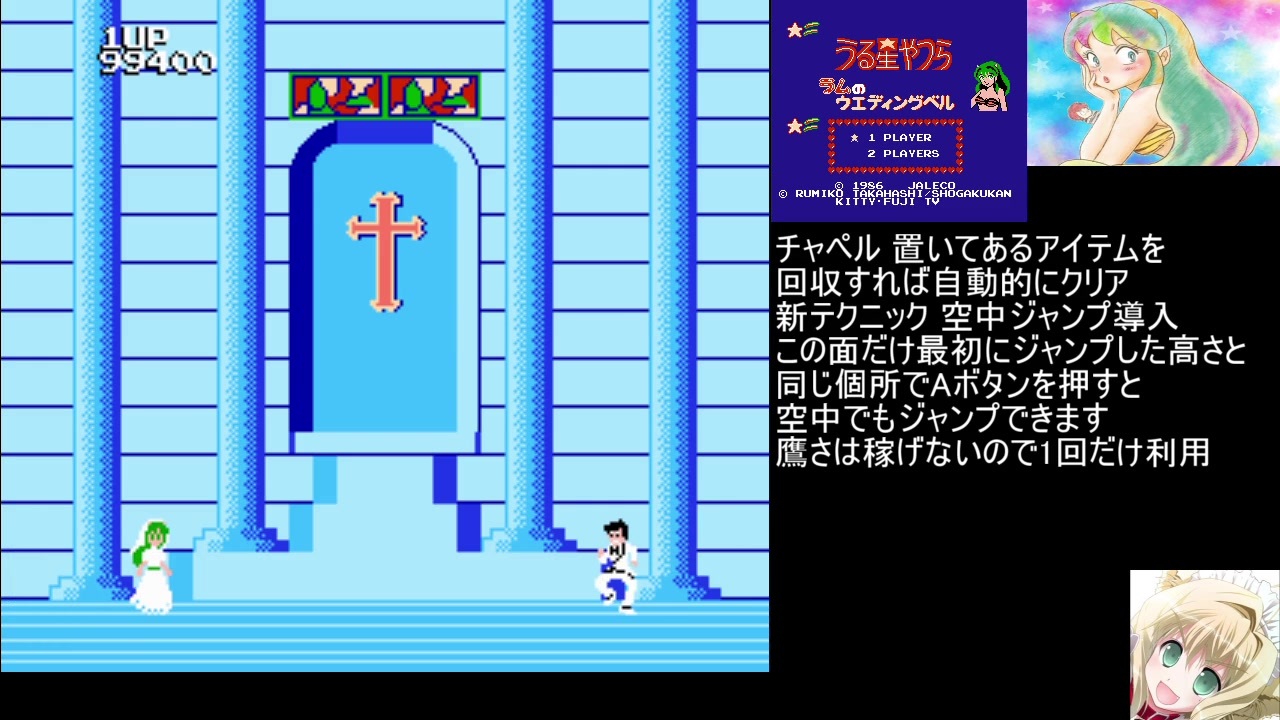Click the RUMIKO TAKAHASHI/SHOGAKUKAN credit text
The width and height of the screenshot is (1280, 720).
tap(895, 194)
